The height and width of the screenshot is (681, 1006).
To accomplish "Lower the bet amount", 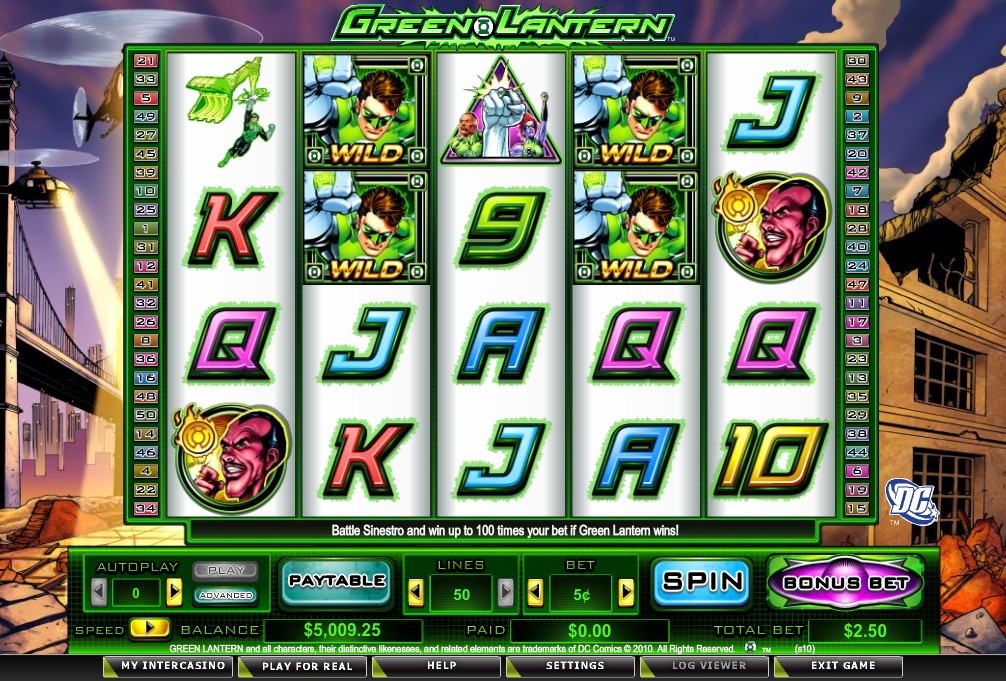I will pyautogui.click(x=536, y=593).
